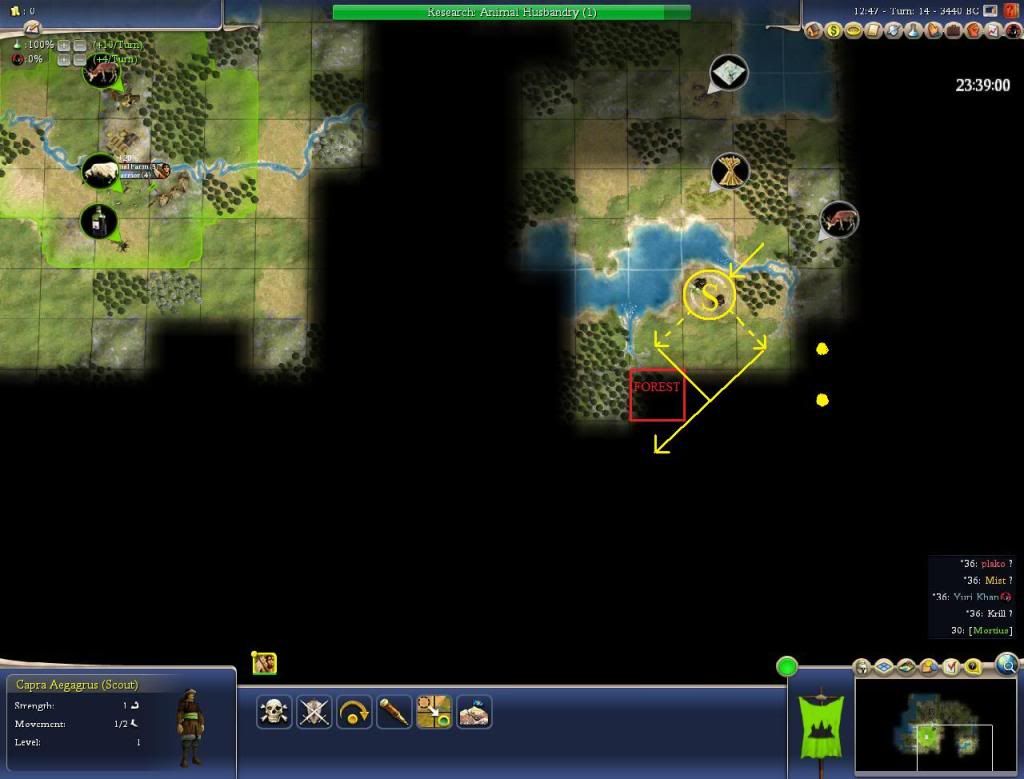Open the research bar for Animal Husbandry
Image resolution: width=1024 pixels, height=779 pixels.
[511, 12]
